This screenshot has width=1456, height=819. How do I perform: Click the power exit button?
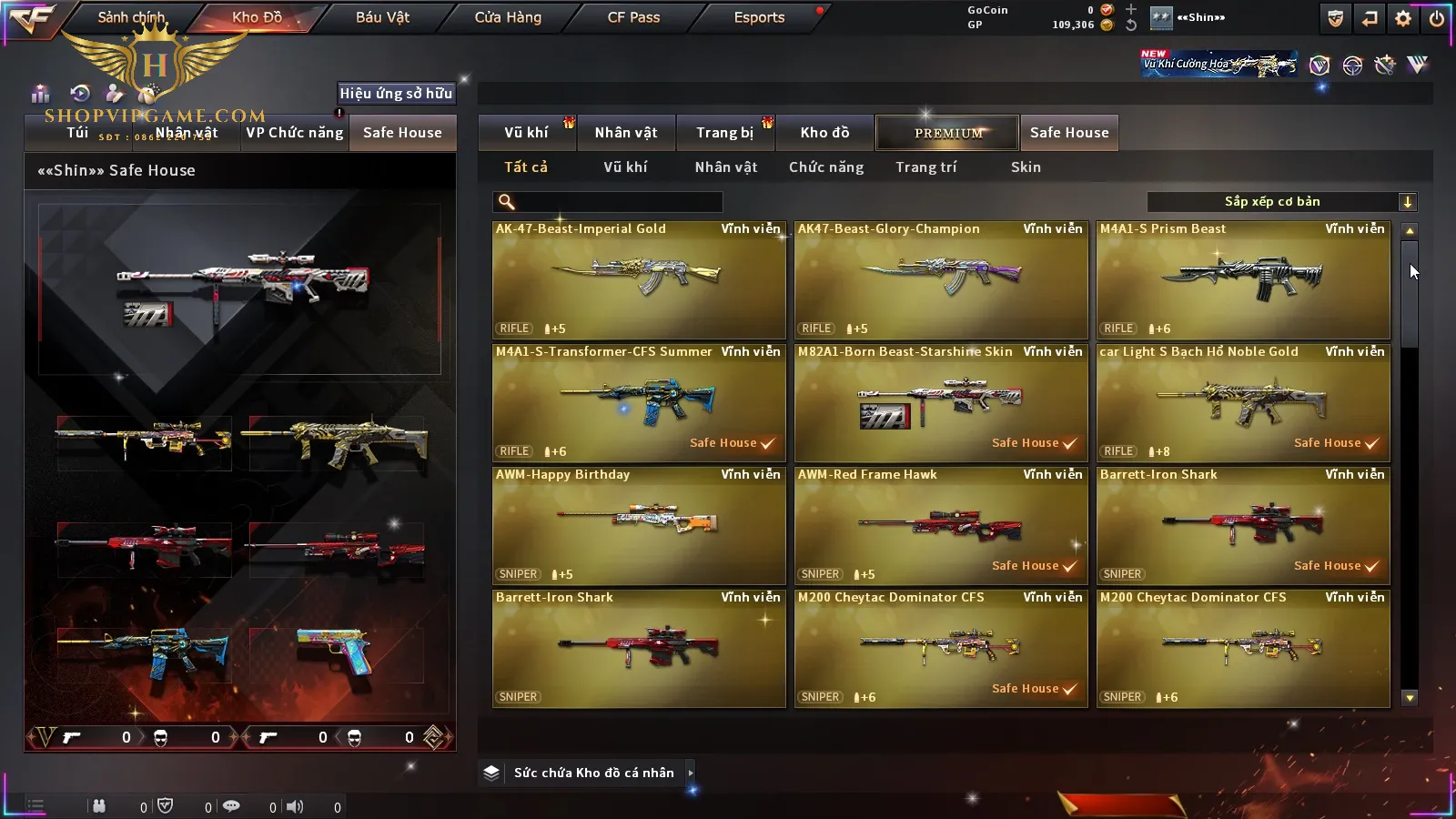[x=1437, y=18]
